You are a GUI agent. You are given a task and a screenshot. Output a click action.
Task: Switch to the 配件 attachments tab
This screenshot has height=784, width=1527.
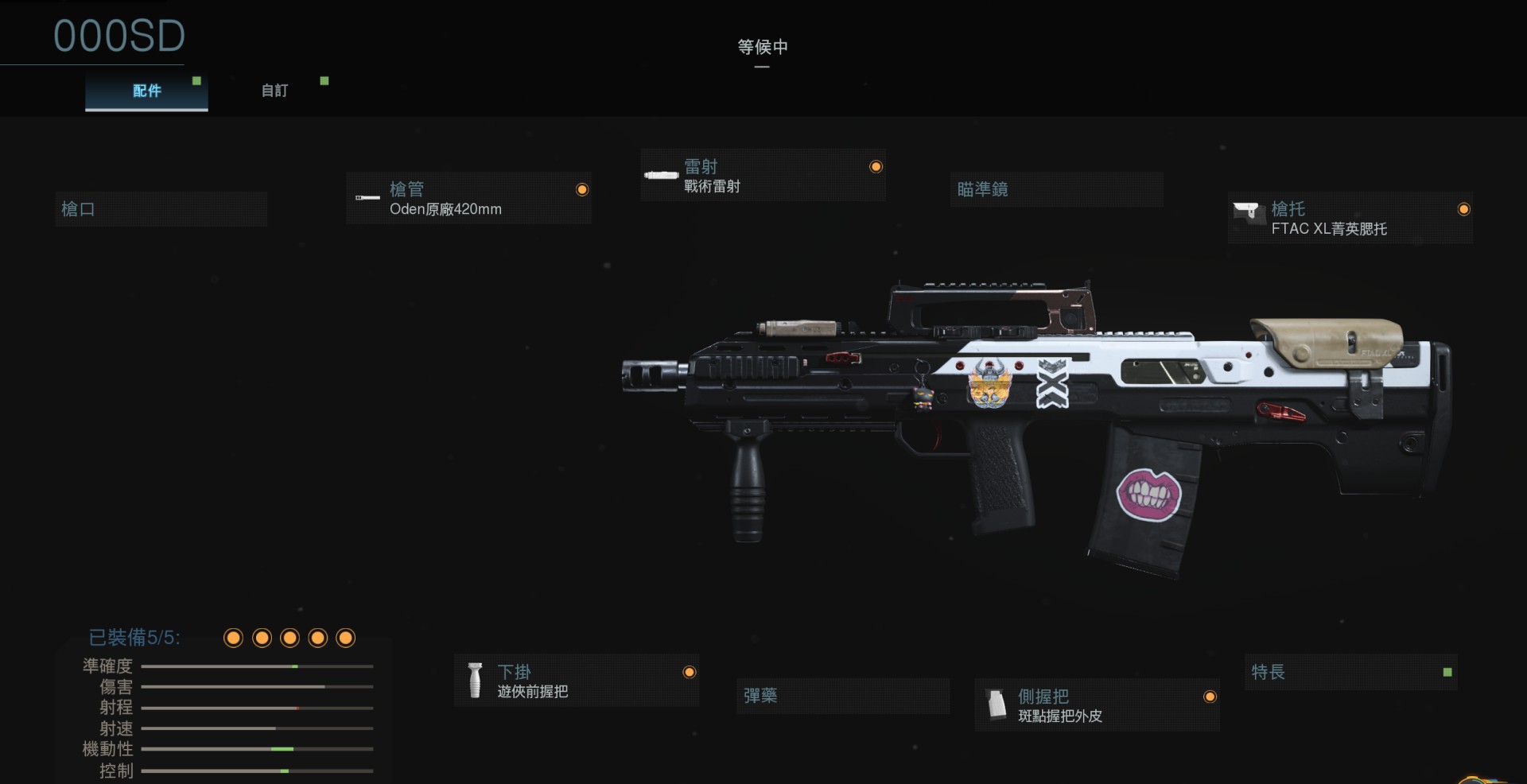click(146, 91)
